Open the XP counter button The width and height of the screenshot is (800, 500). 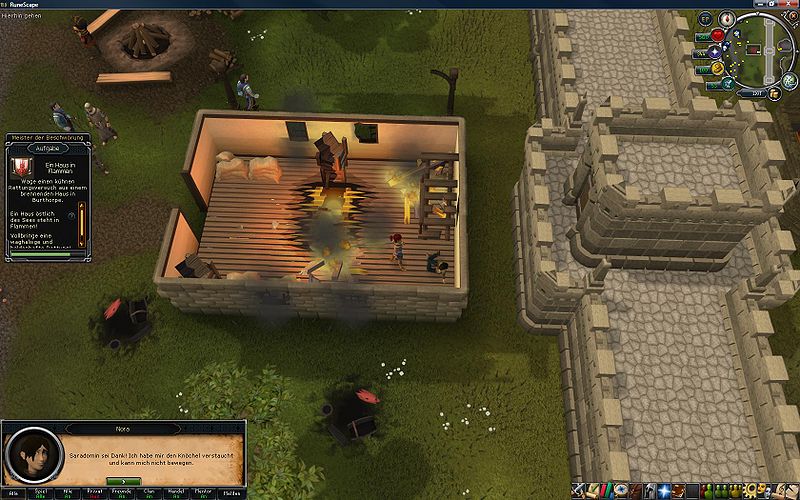(705, 19)
